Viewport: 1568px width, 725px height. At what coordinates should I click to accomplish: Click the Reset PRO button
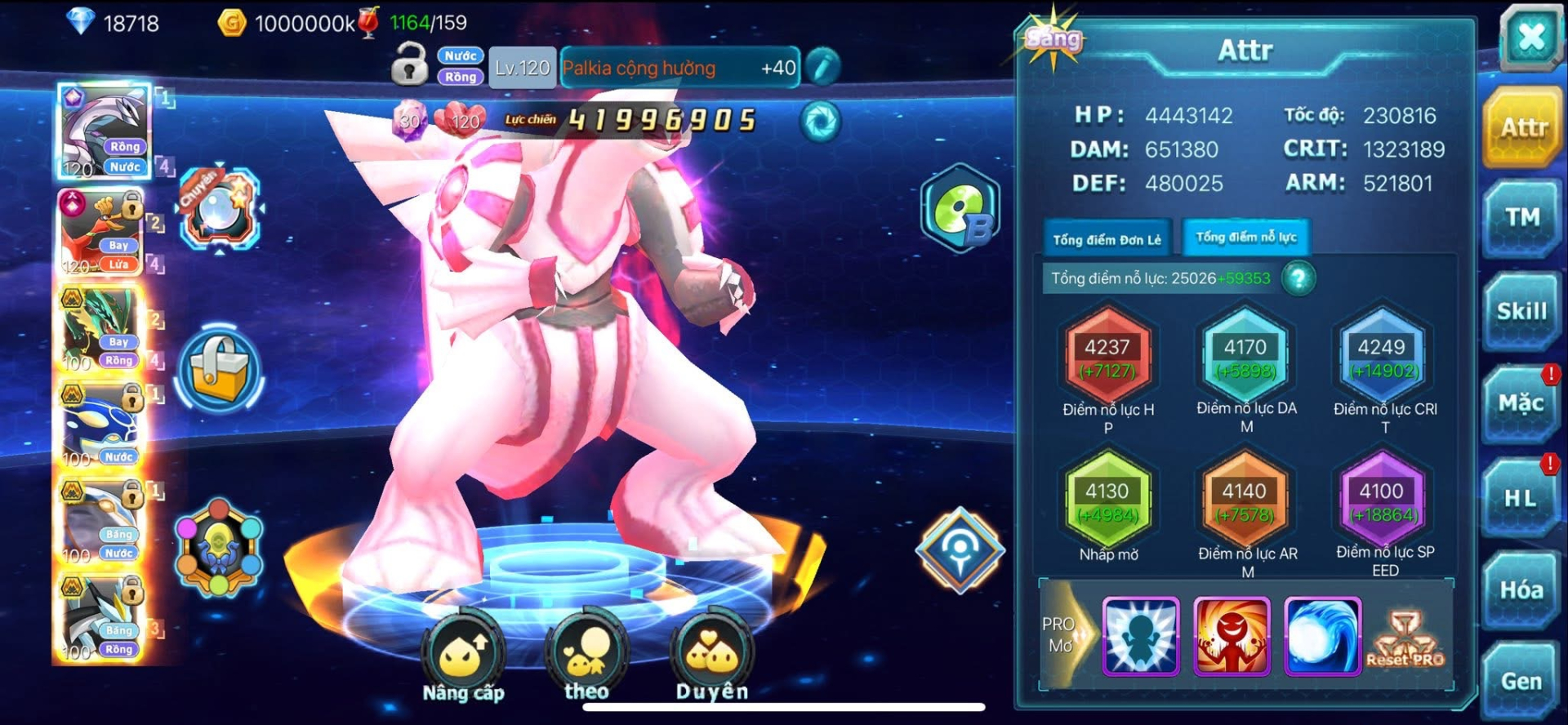pyautogui.click(x=1405, y=639)
